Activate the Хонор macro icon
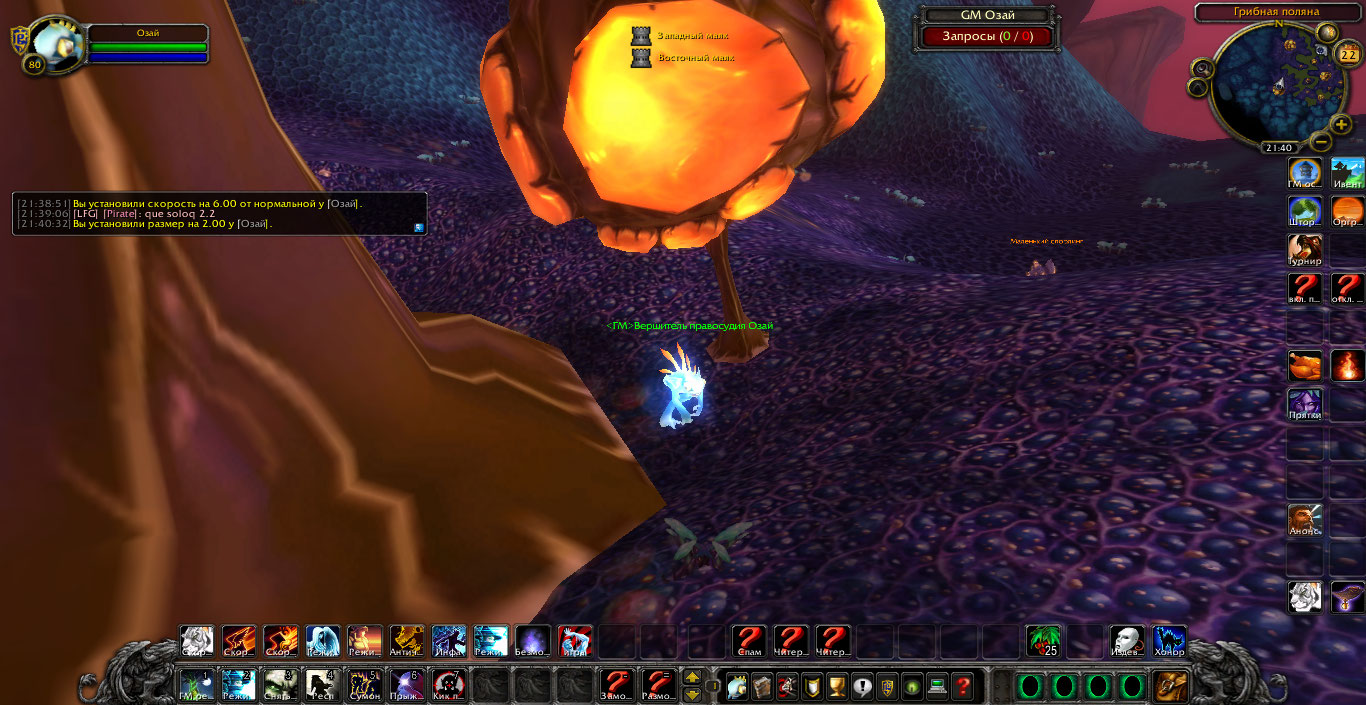Screen dimensions: 1366x705 pos(1169,640)
